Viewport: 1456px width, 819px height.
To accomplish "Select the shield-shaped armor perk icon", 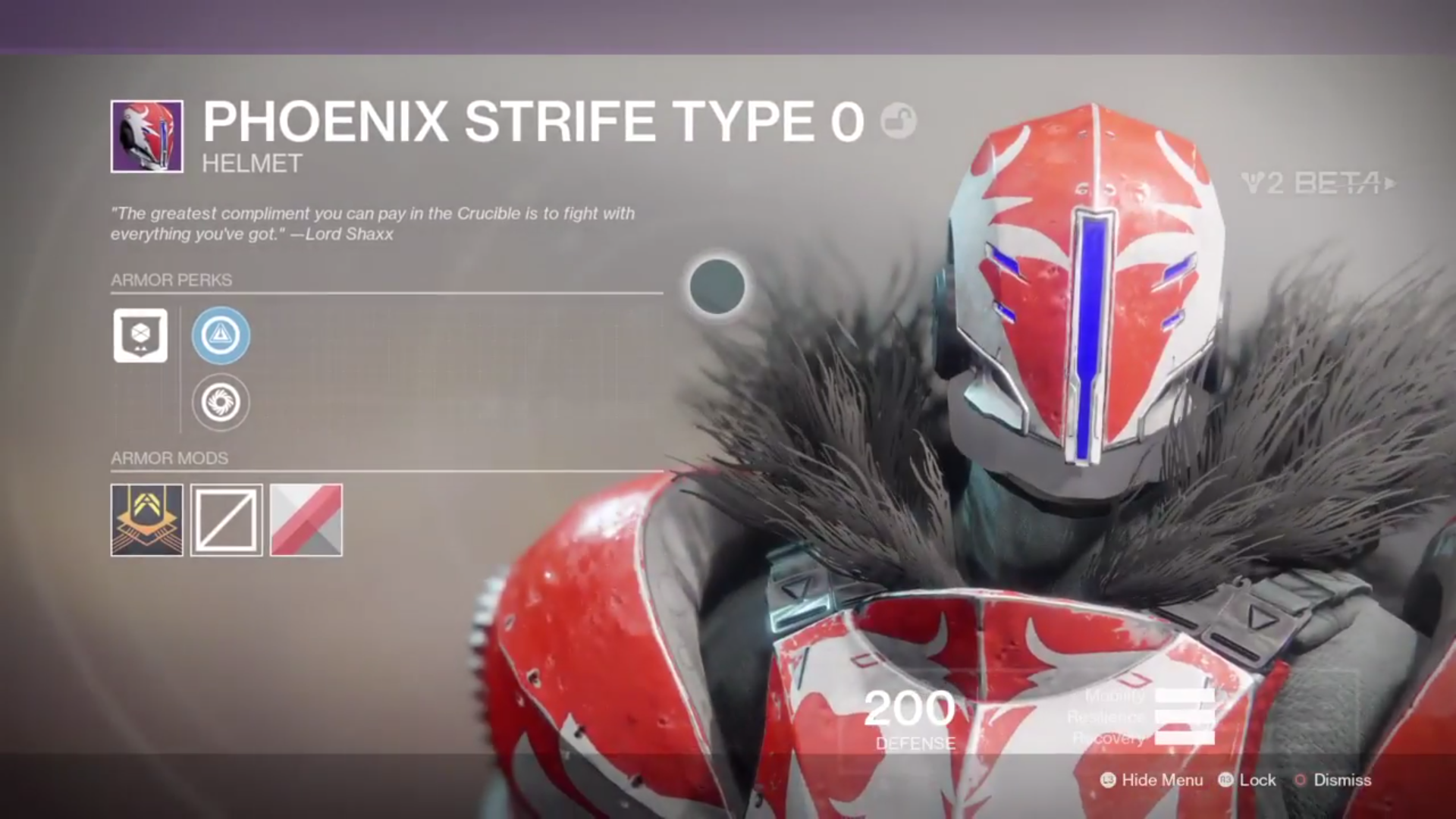I will tap(140, 336).
